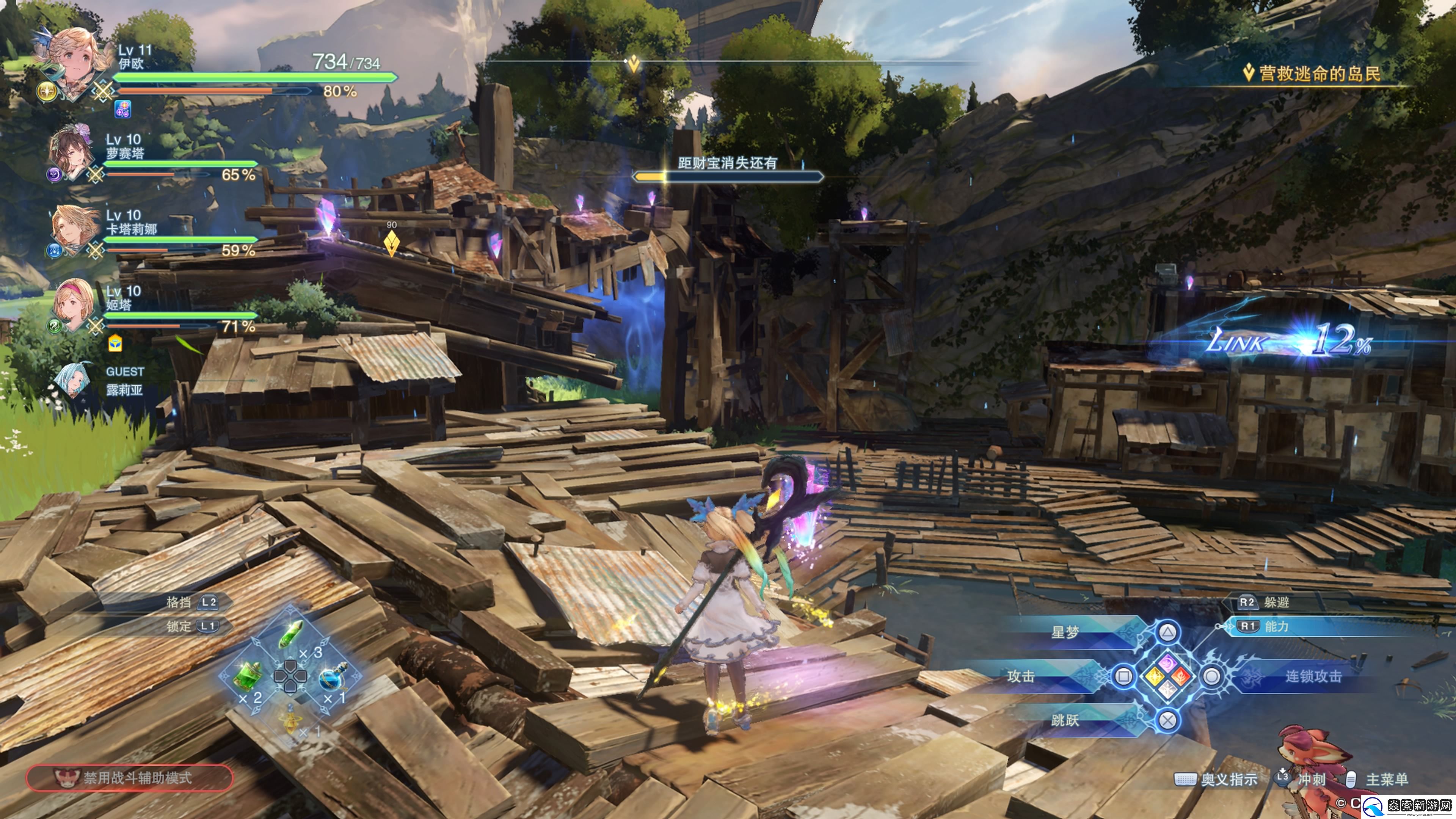The image size is (1456, 819).
Task: Open the 主菜单 main menu label
Action: (x=1386, y=780)
